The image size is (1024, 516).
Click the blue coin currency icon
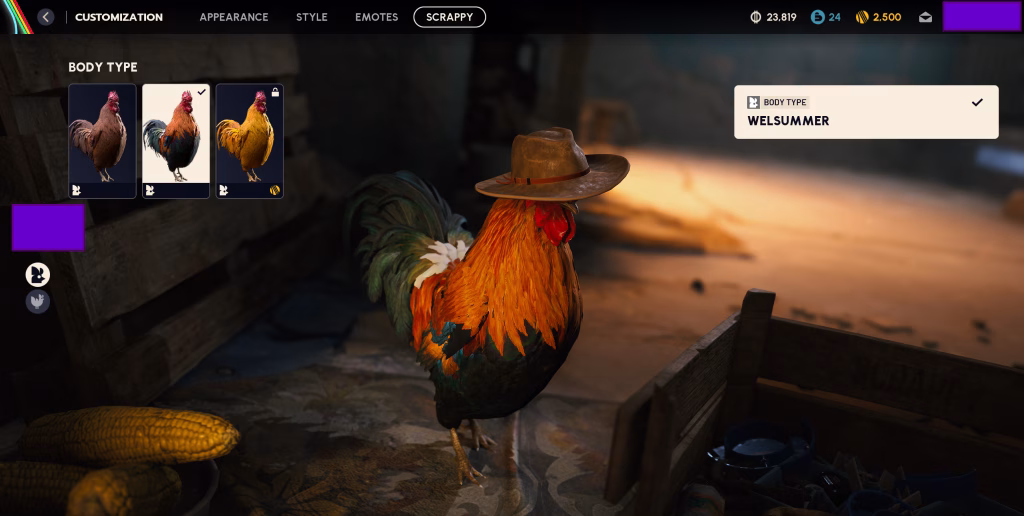pyautogui.click(x=818, y=17)
